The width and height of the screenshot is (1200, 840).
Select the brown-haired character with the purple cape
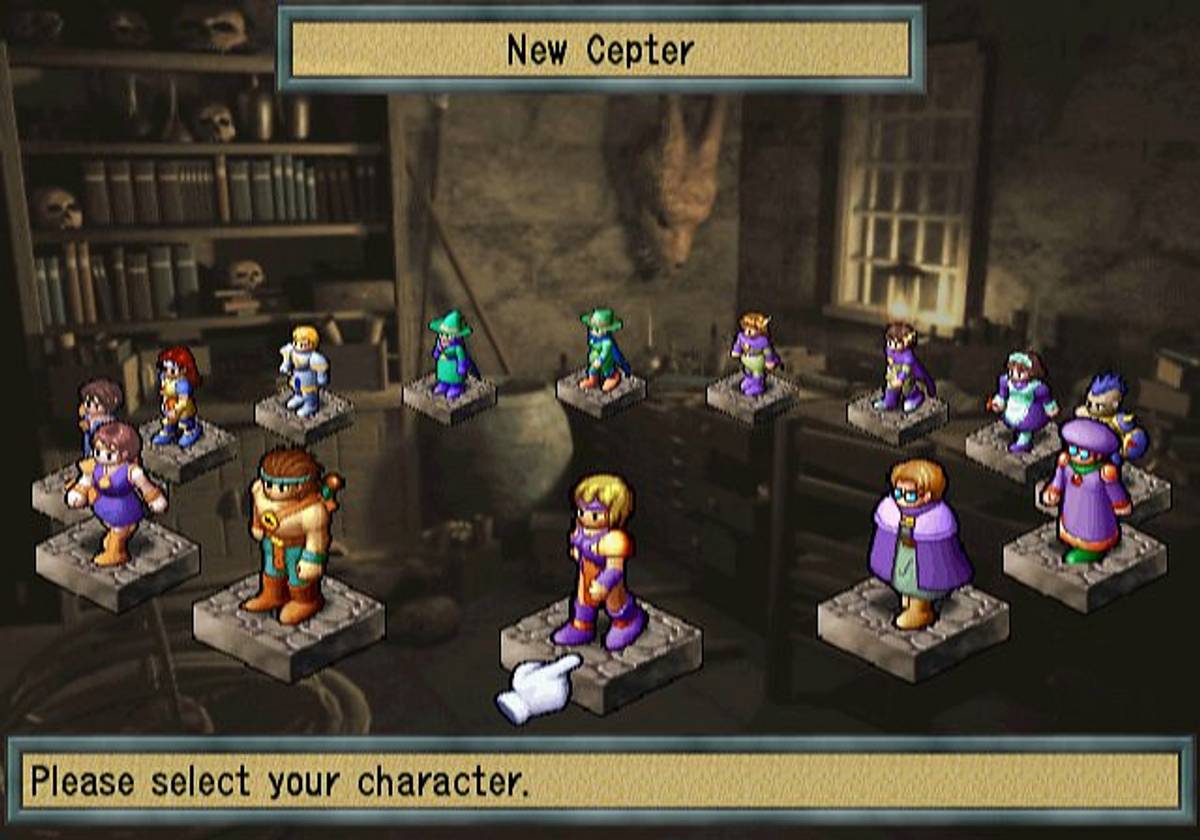903,367
